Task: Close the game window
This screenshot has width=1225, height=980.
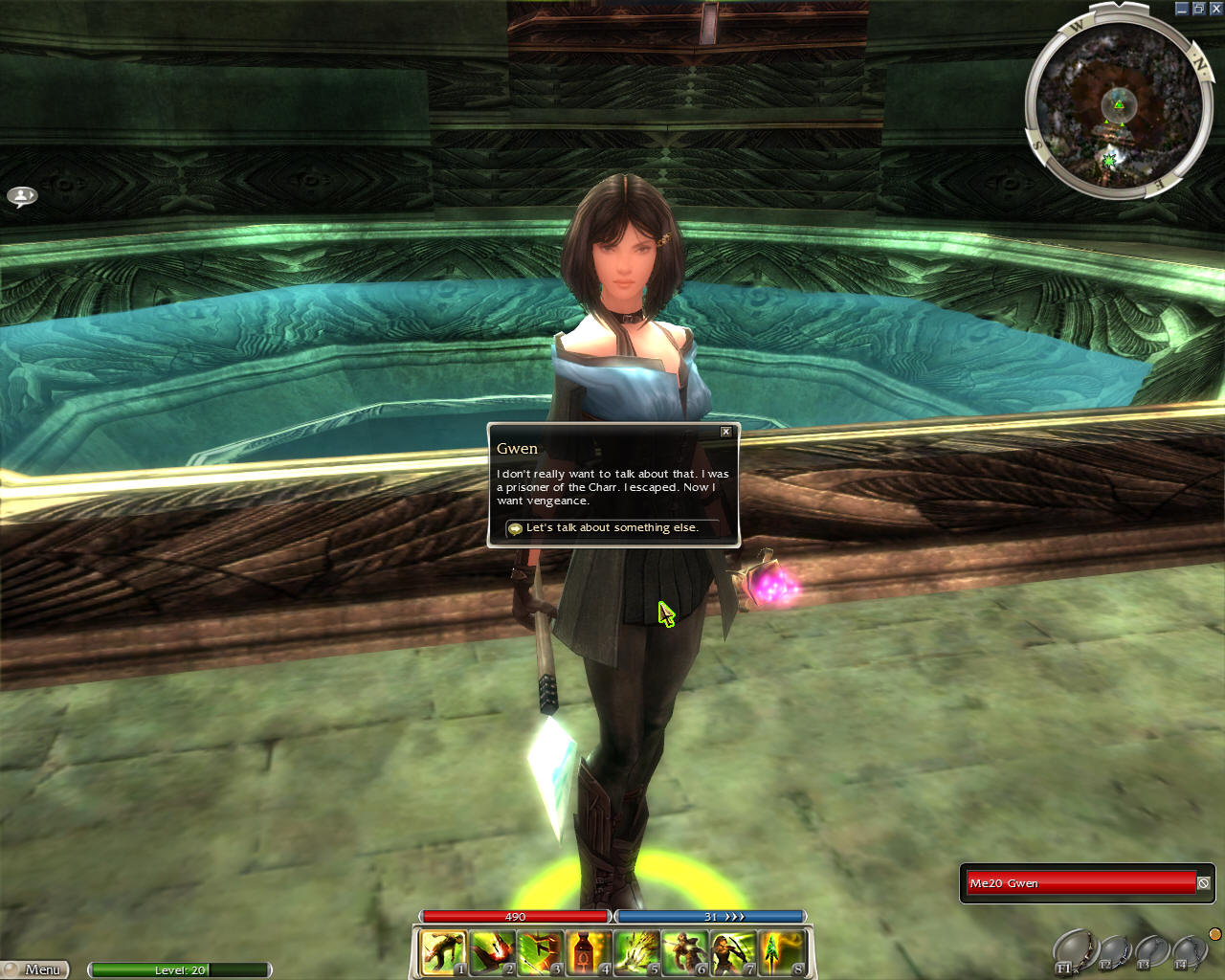Action: 1215,9
